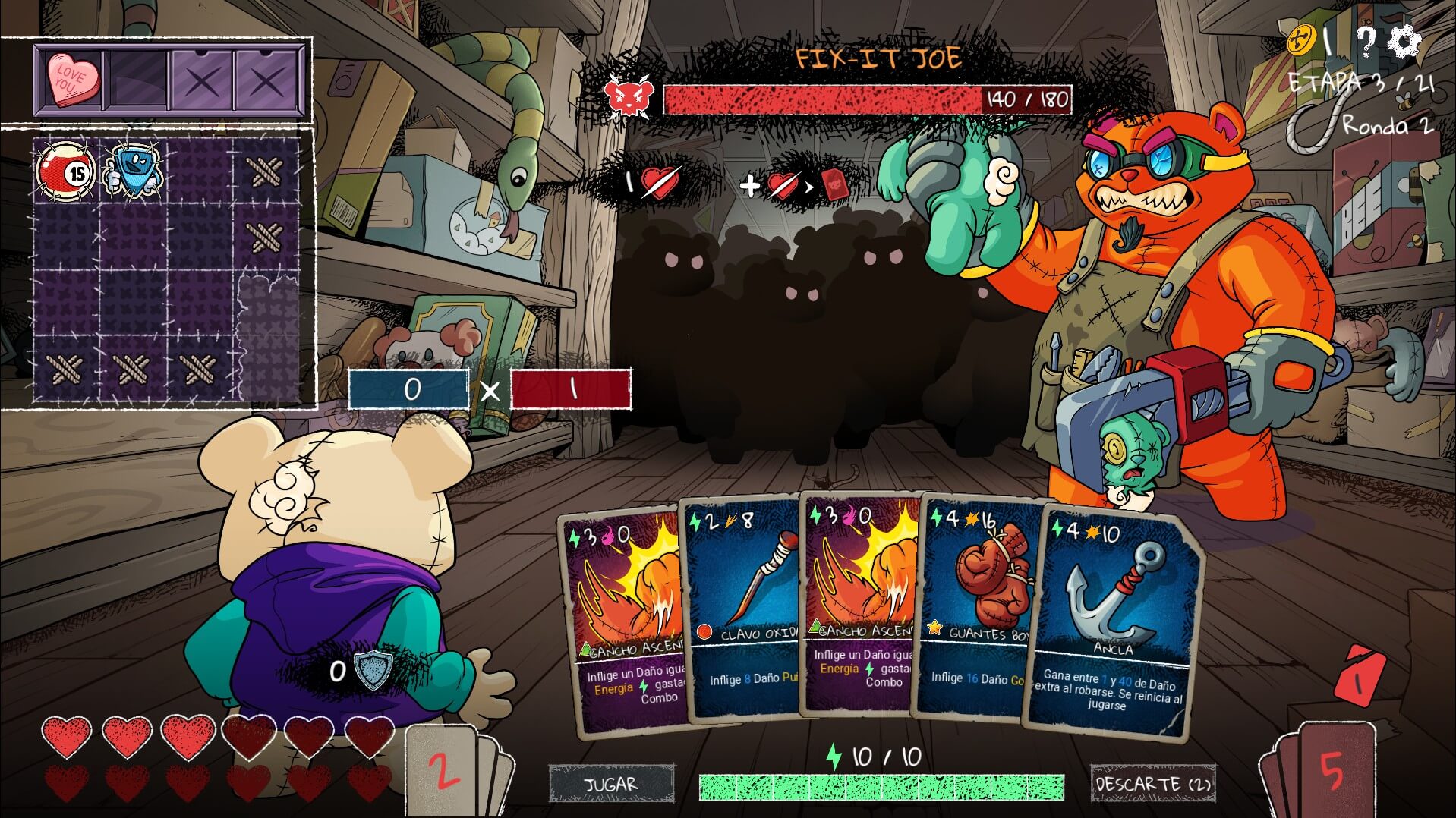Show help with the question mark
The width and height of the screenshot is (1456, 818).
[x=1366, y=42]
